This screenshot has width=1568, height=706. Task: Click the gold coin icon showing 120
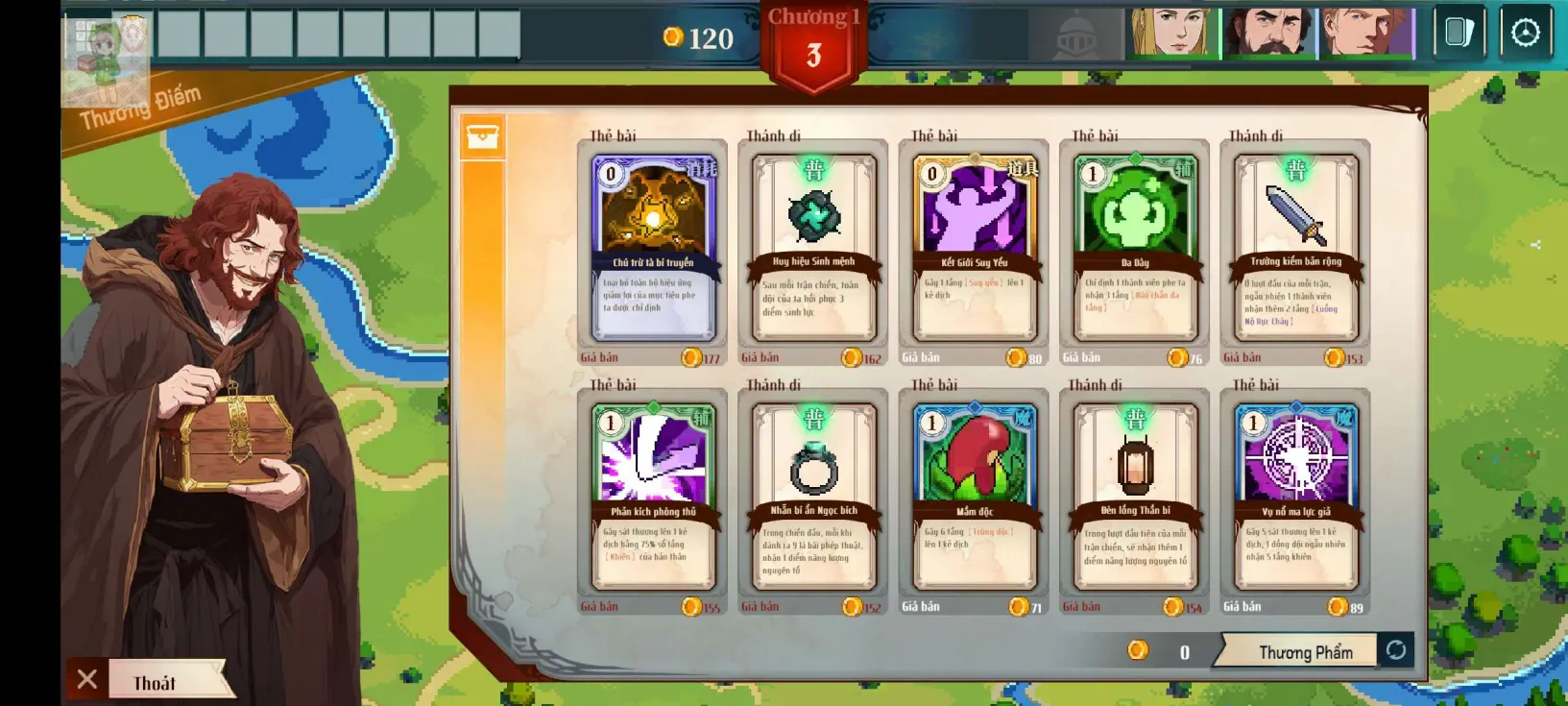click(675, 38)
